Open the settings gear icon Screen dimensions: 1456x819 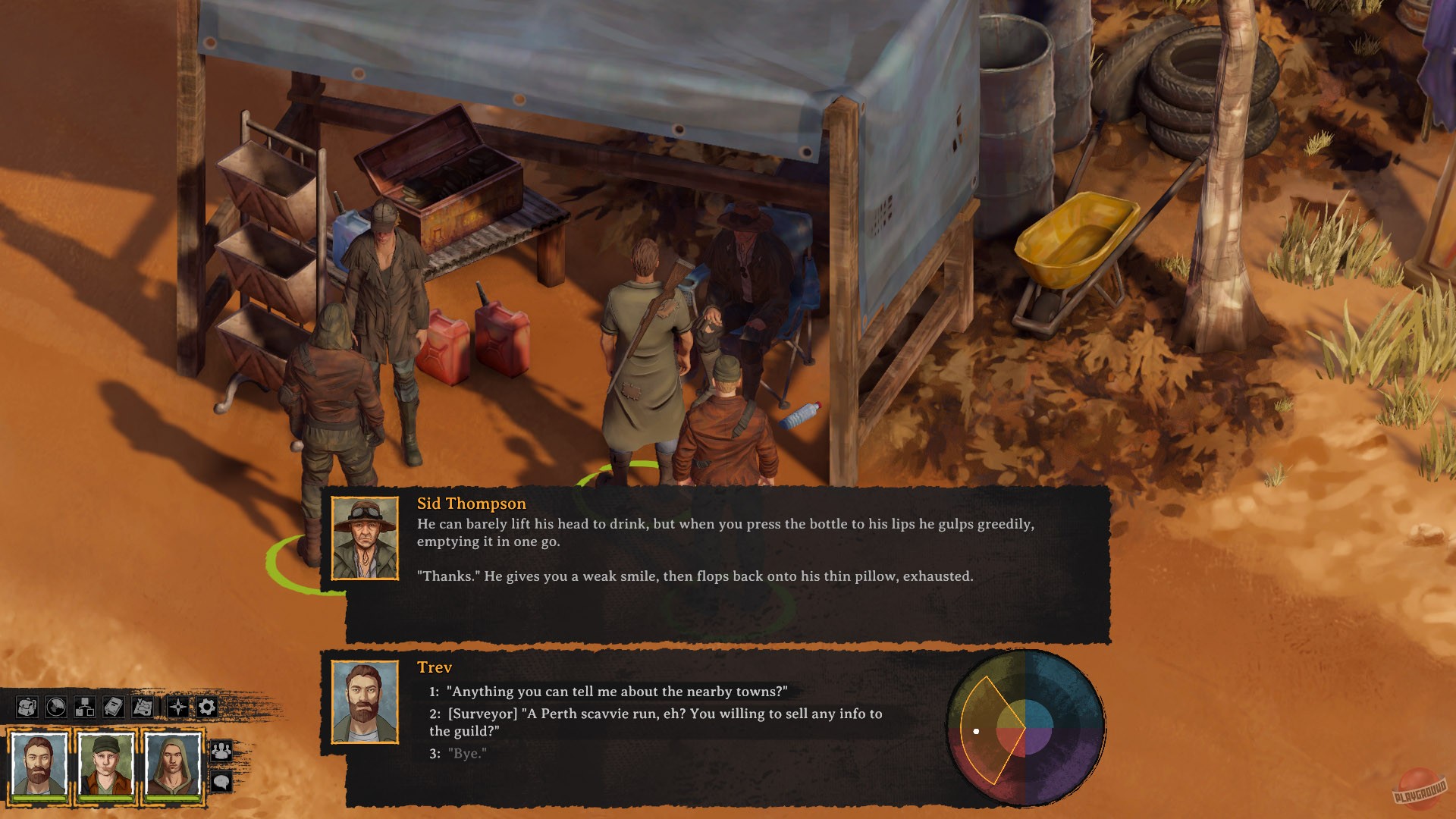tap(207, 707)
